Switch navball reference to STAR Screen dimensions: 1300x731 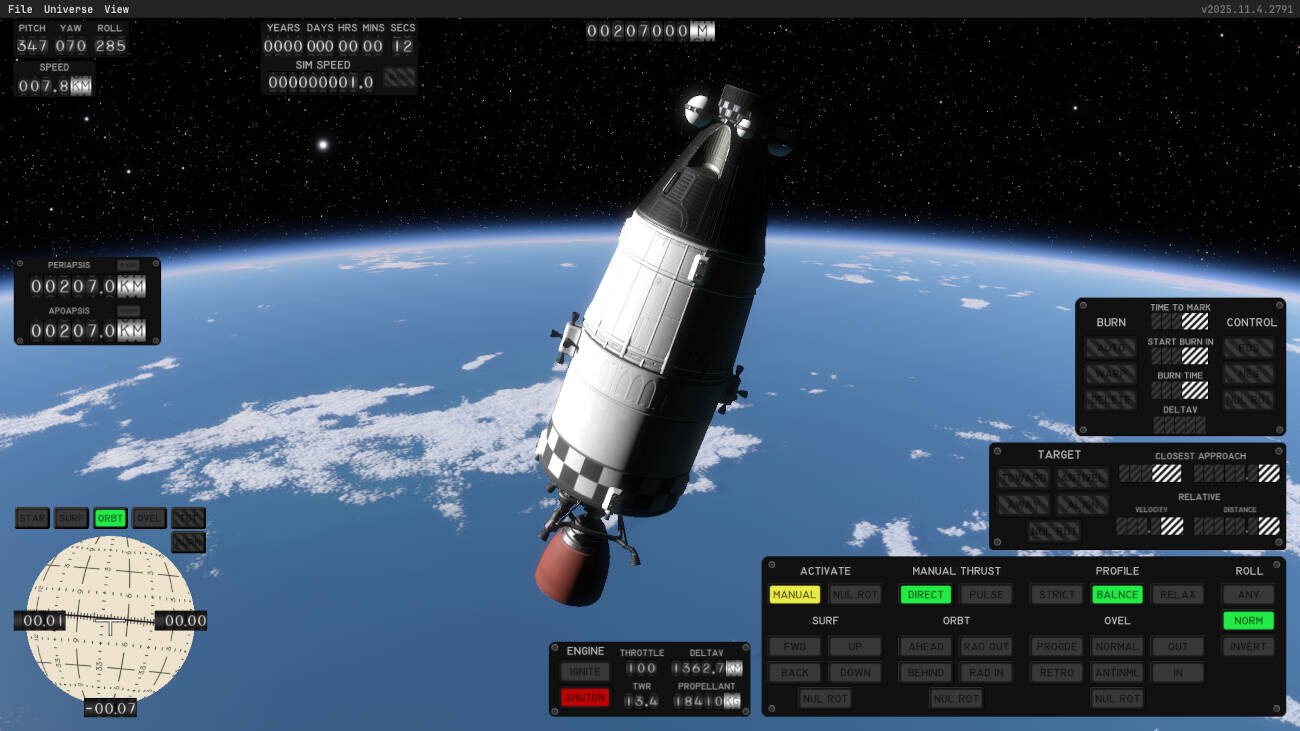32,518
